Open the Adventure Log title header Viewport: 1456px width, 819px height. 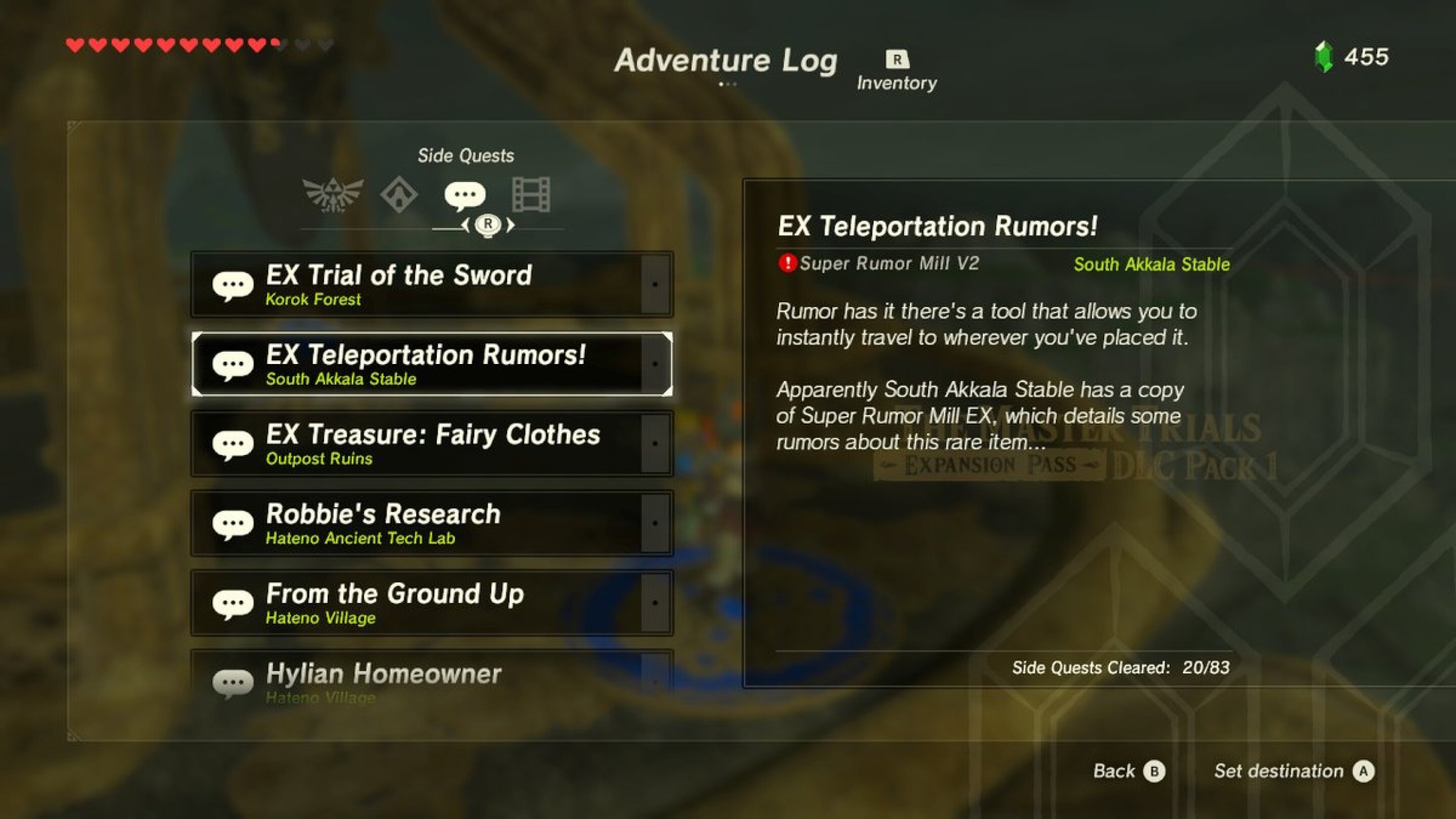(726, 61)
